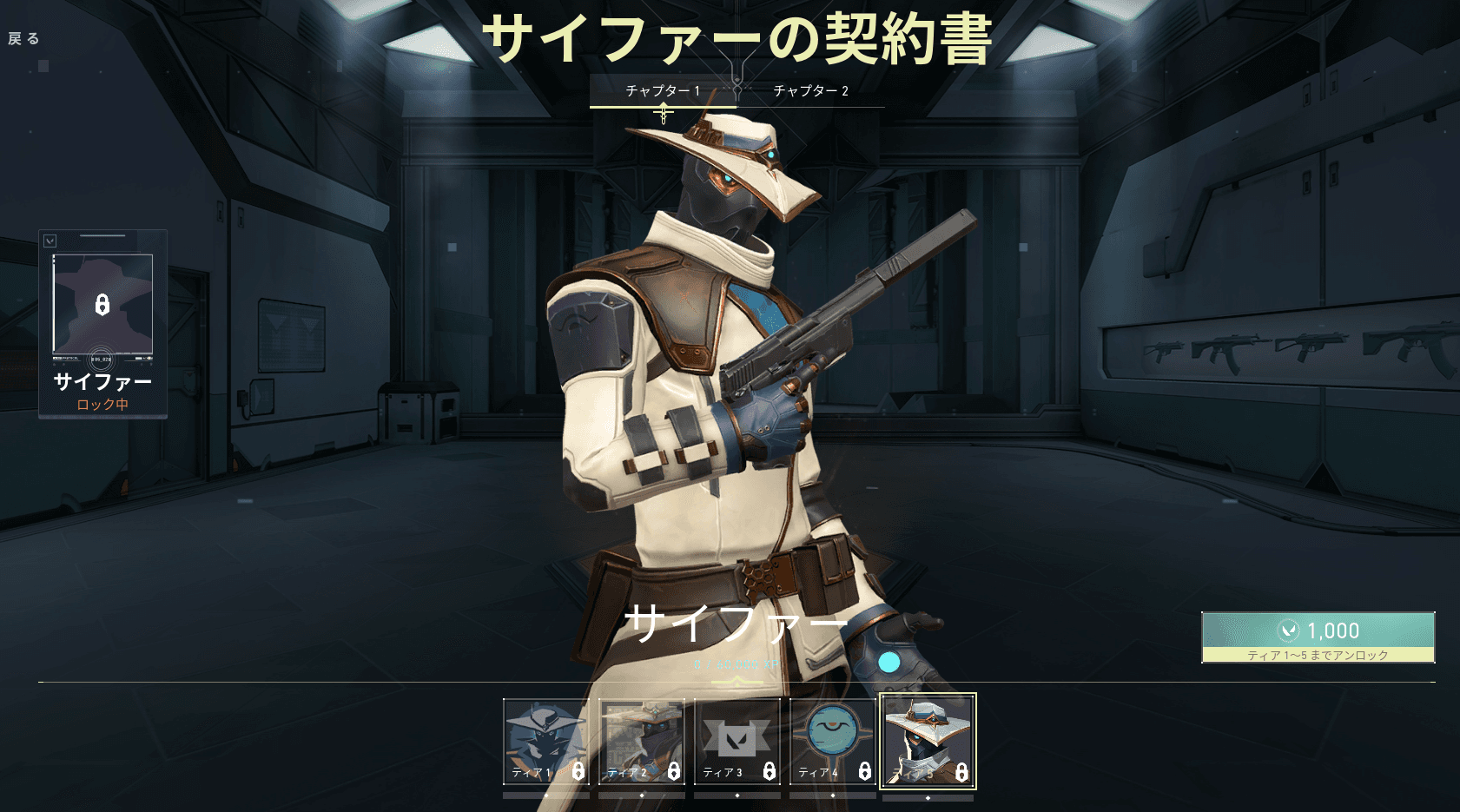The width and height of the screenshot is (1460, 812).
Task: Click the lock icon over Cypher's portrait card
Action: click(x=102, y=304)
